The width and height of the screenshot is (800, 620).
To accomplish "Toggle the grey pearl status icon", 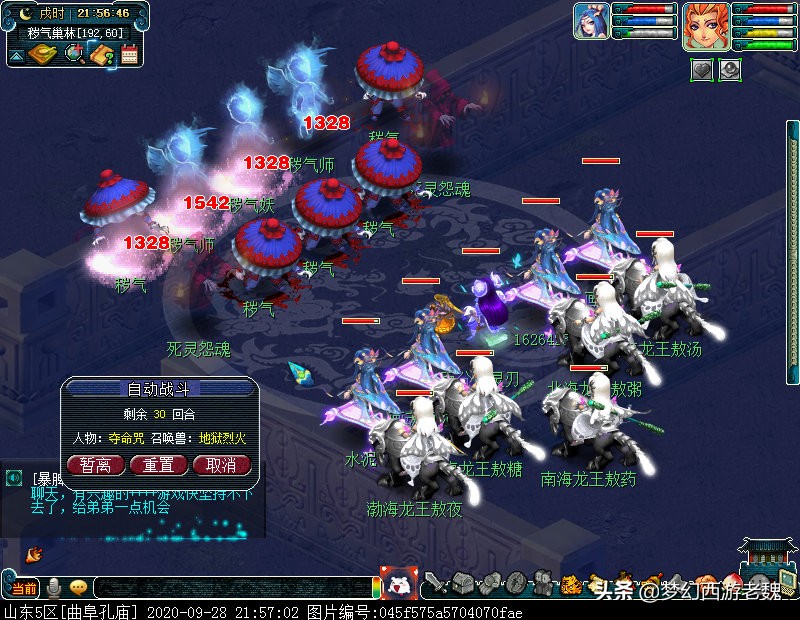I will [730, 70].
